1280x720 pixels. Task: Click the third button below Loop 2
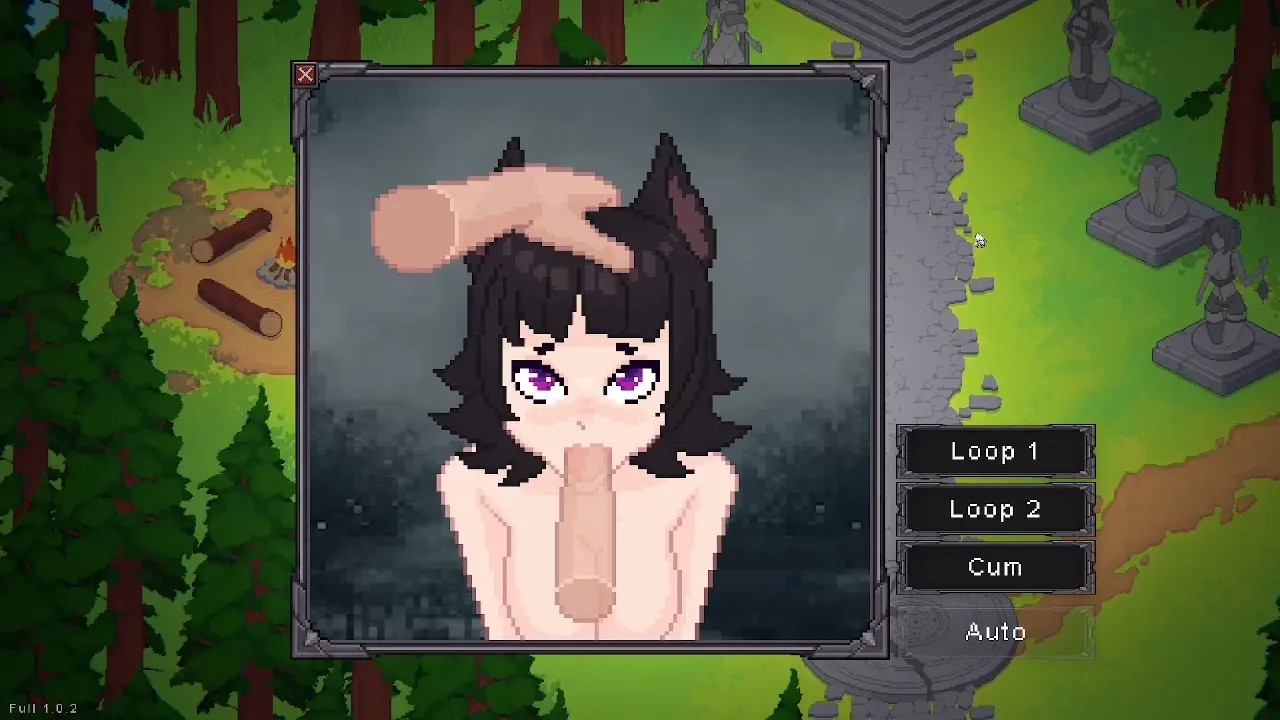pos(995,568)
